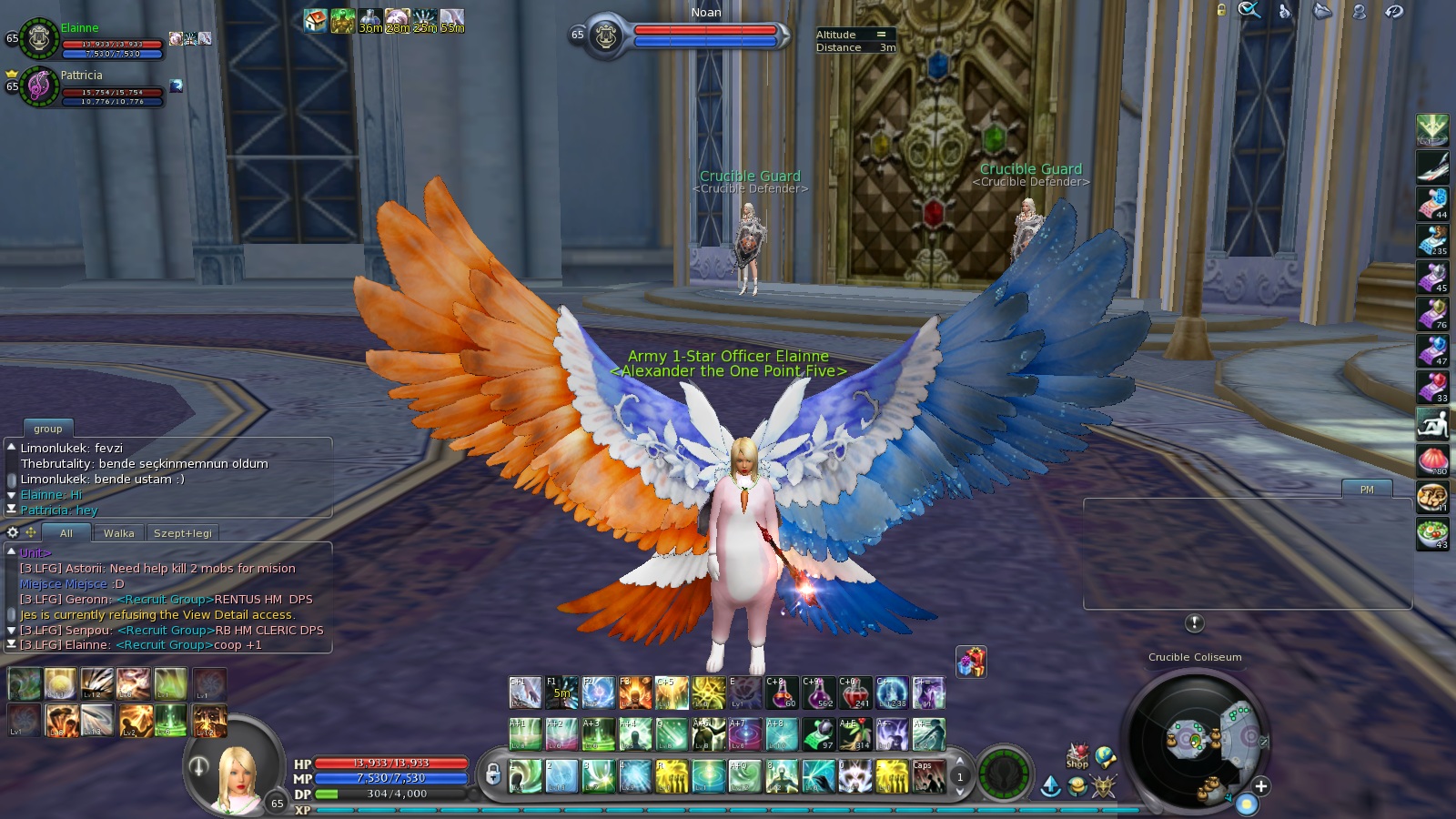Click the Crucible Coliseum minimap
This screenshot has height=819, width=1456.
coord(1194,739)
